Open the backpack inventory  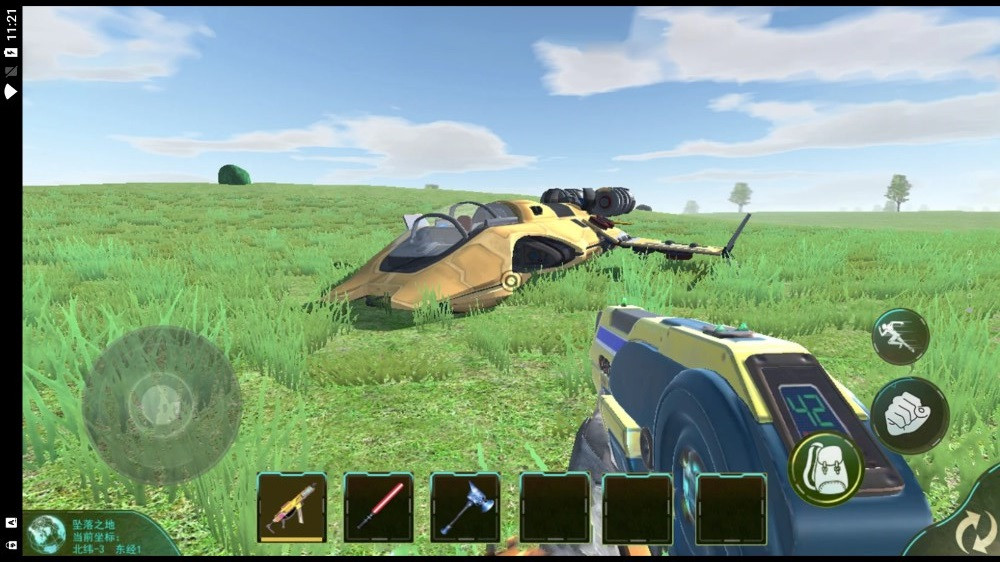(x=826, y=468)
